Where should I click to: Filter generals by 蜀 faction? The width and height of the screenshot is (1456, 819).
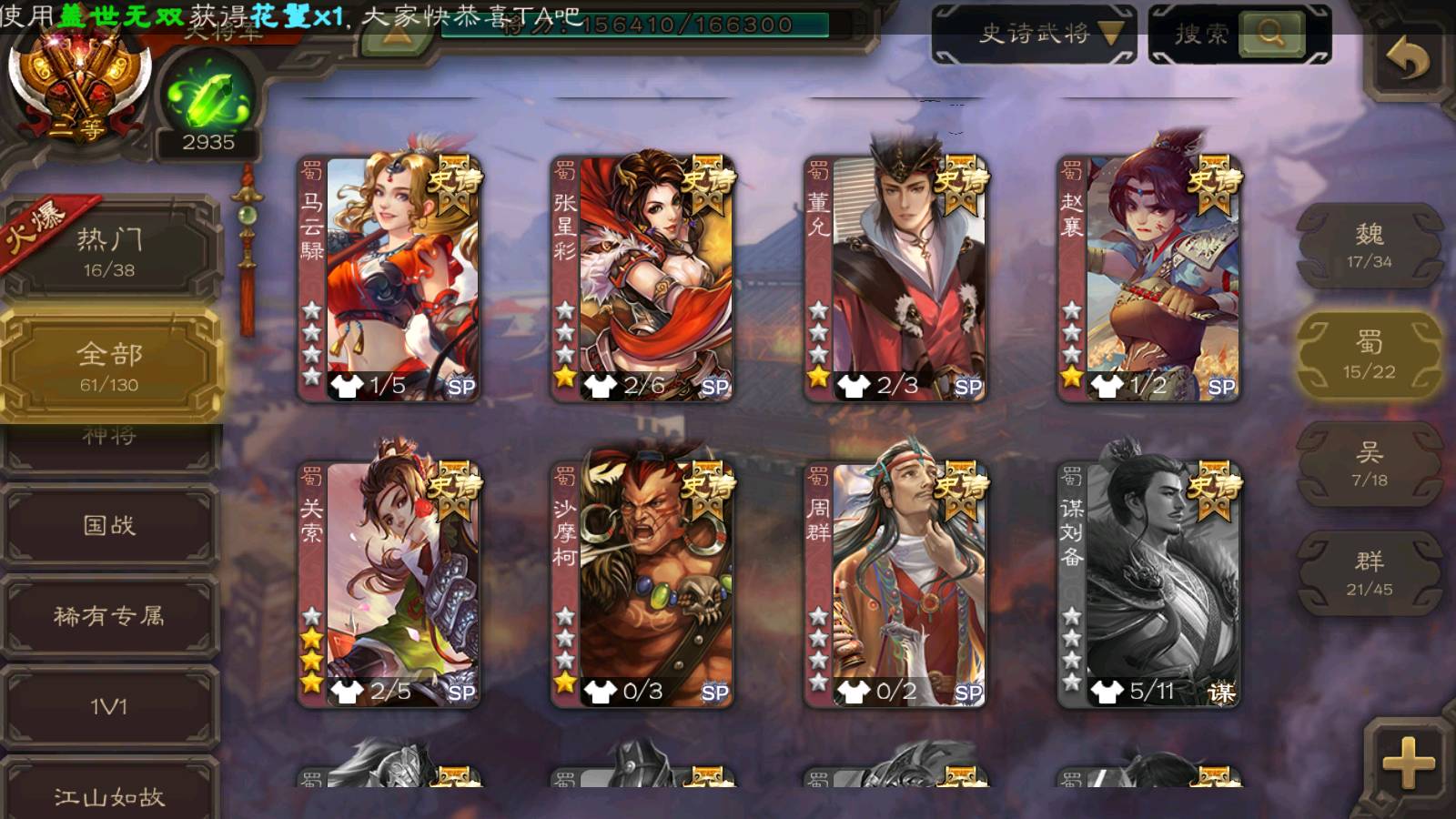(x=1369, y=355)
